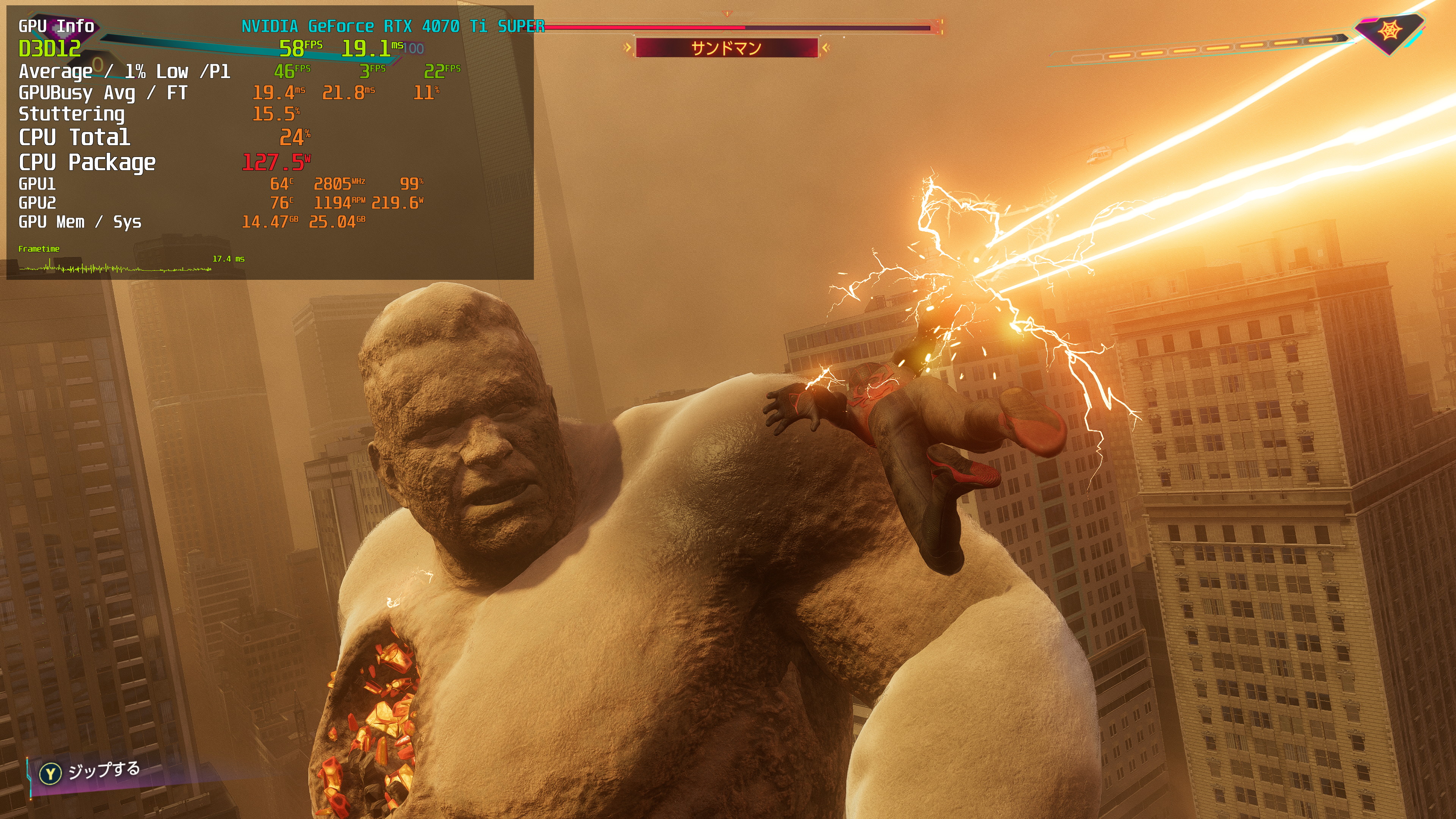Click the spider web emblem HUD icon
The height and width of the screenshot is (819, 1456).
pos(1389,31)
